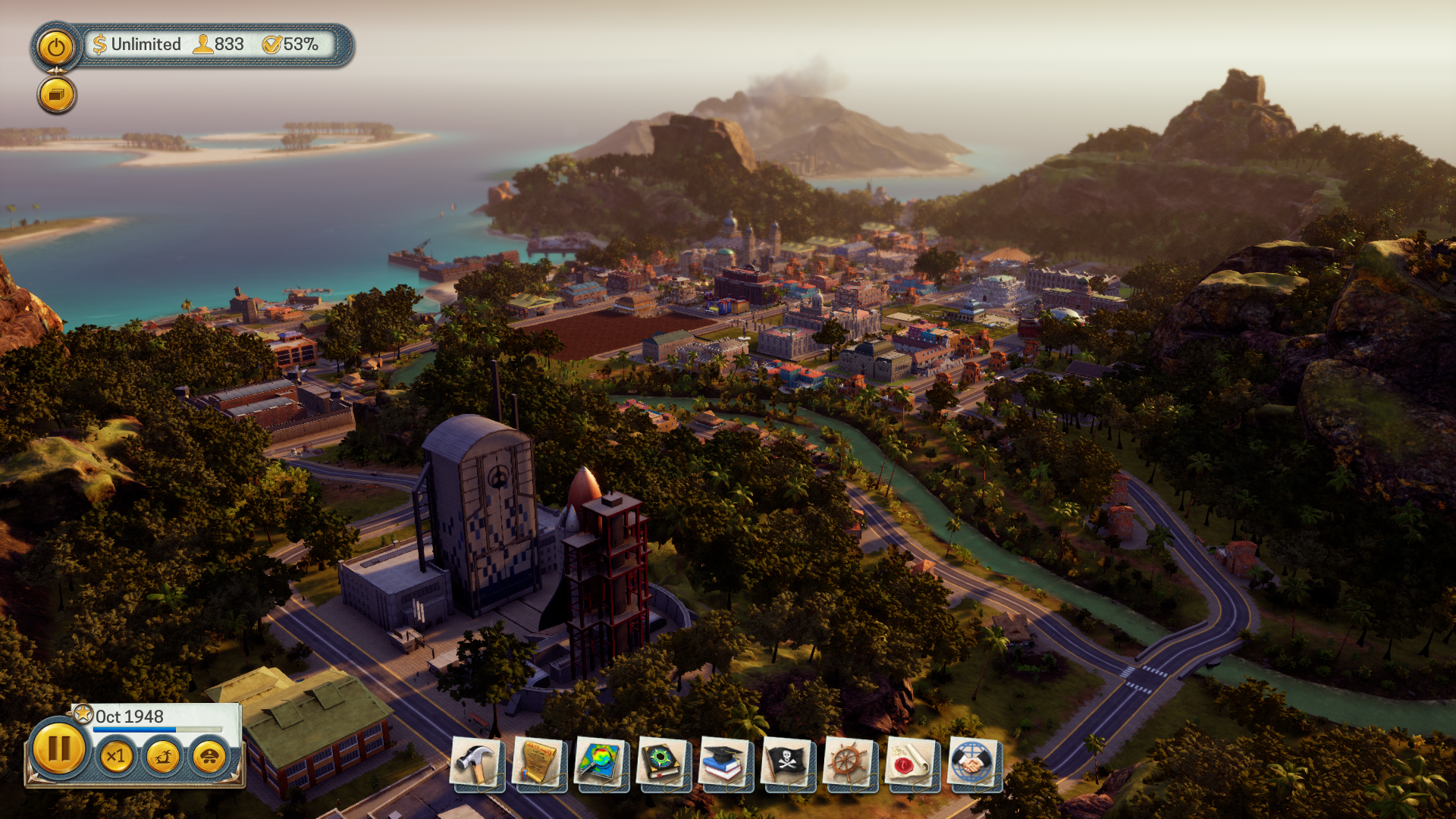Screen dimensions: 1456x819
Task: Open the handshake globe diplomacy icon
Action: pos(974,764)
